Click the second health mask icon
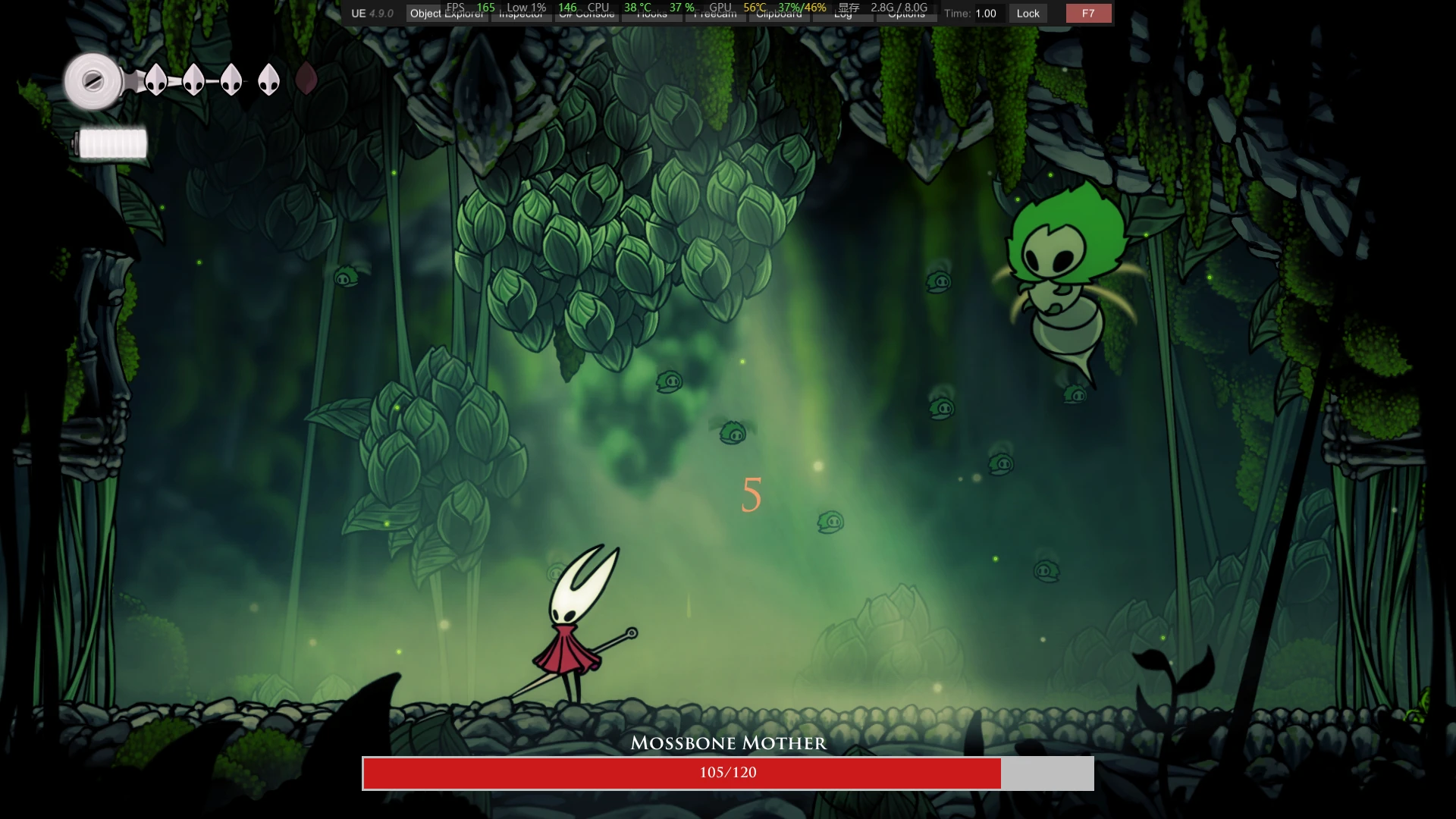Image resolution: width=1456 pixels, height=819 pixels. pos(193,80)
